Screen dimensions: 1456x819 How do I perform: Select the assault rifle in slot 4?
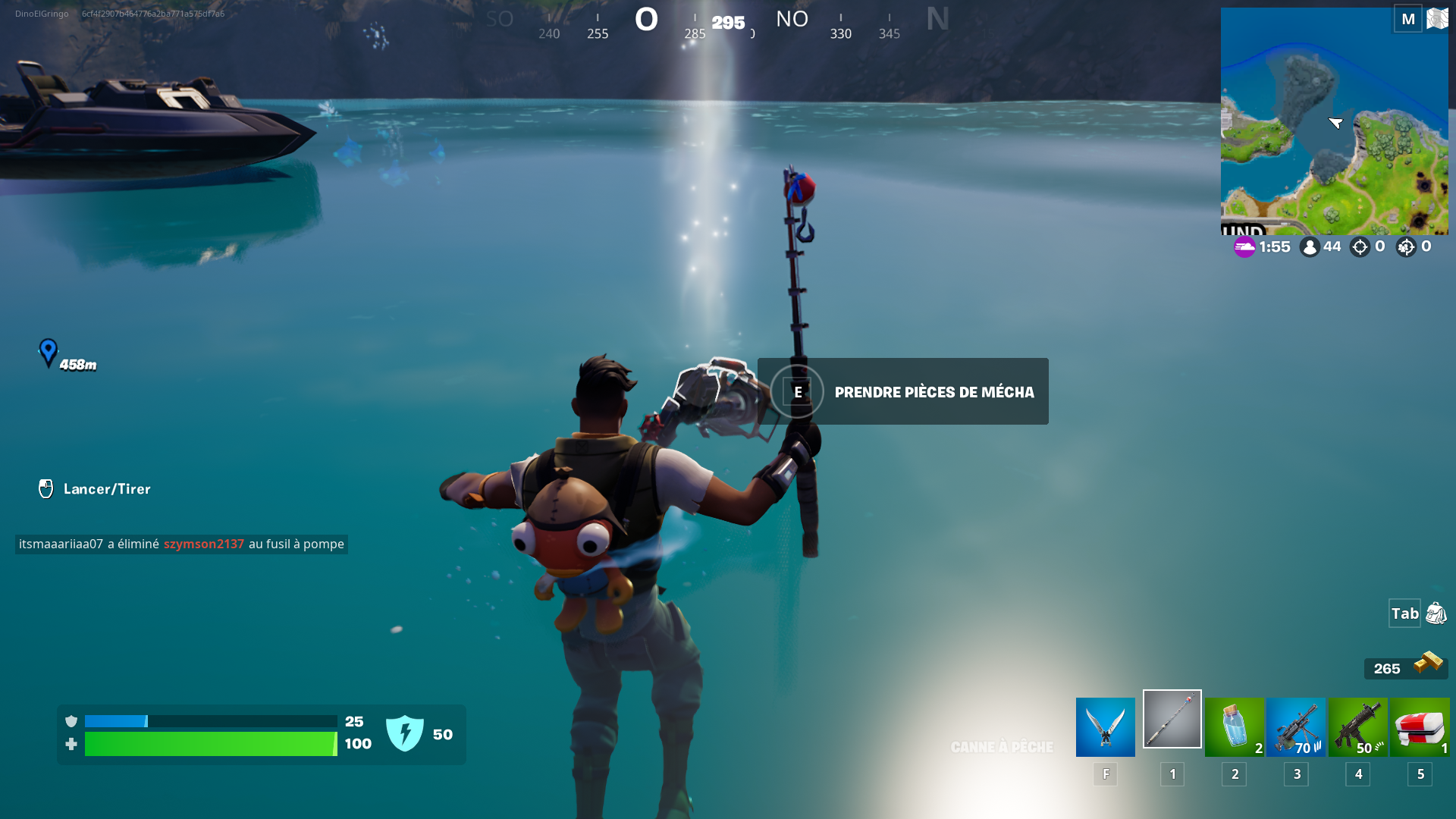pos(1358,726)
